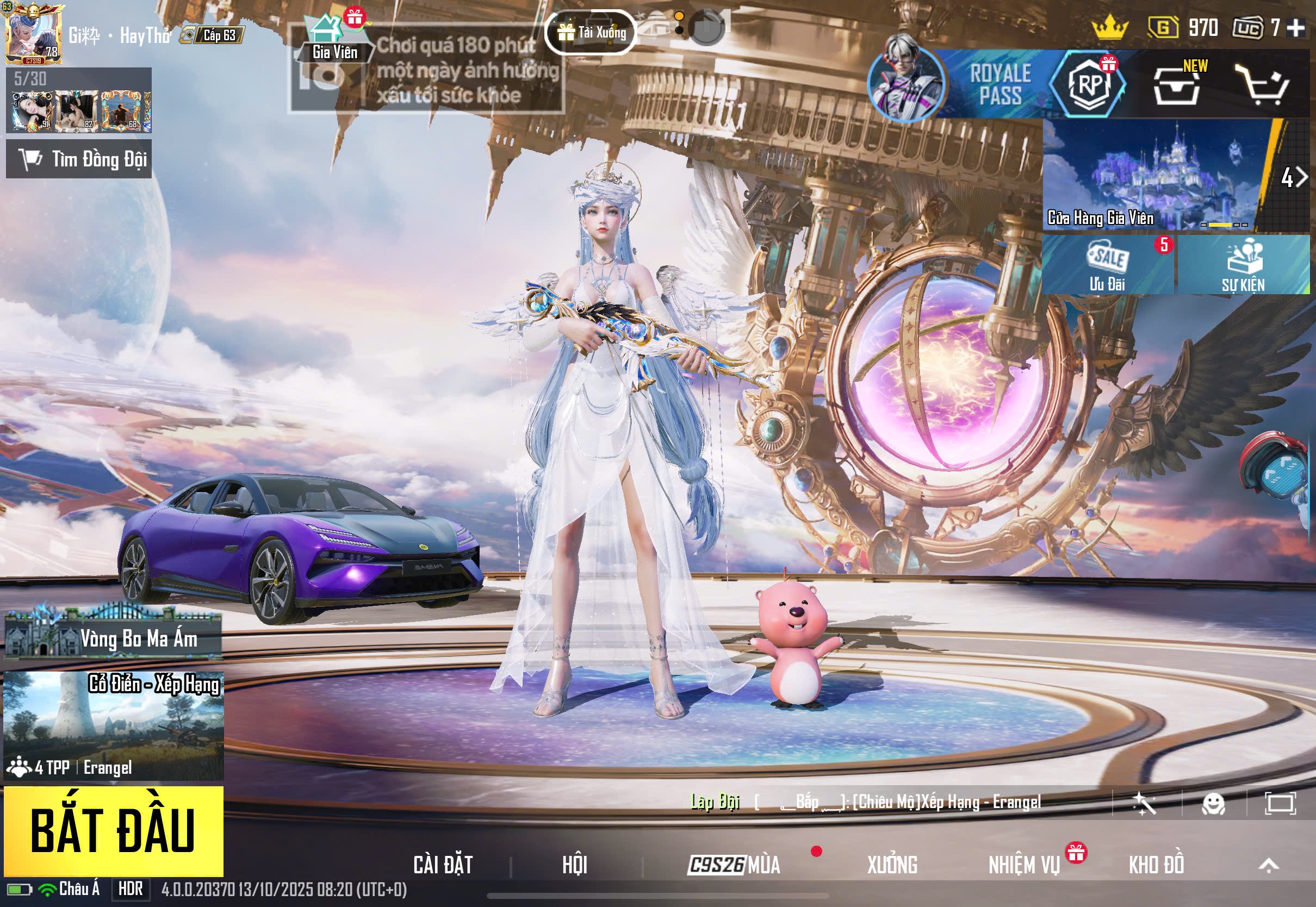Open the Cổ Điển - Xếp Hạng mode selector
This screenshot has width=1316, height=907.
(113, 725)
